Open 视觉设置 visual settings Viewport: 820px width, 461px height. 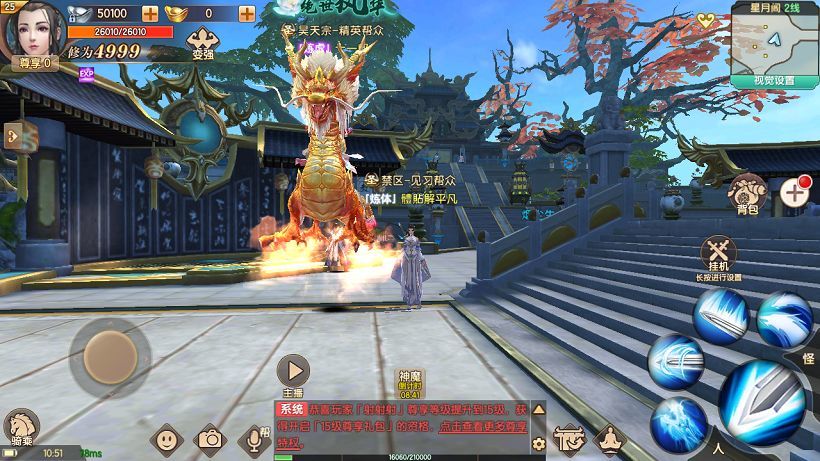click(x=774, y=80)
